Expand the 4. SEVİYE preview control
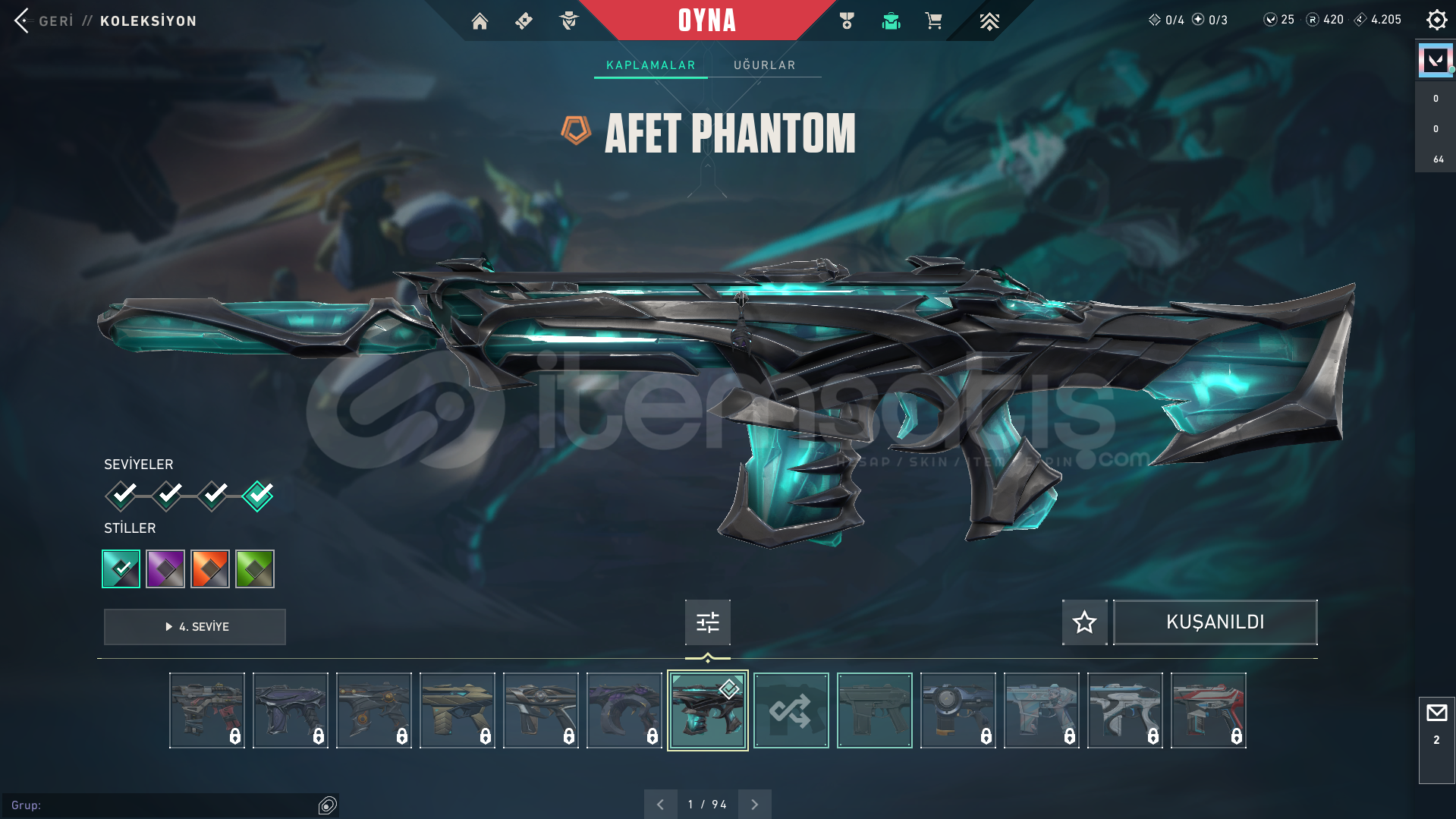Viewport: 1456px width, 819px height. point(194,627)
